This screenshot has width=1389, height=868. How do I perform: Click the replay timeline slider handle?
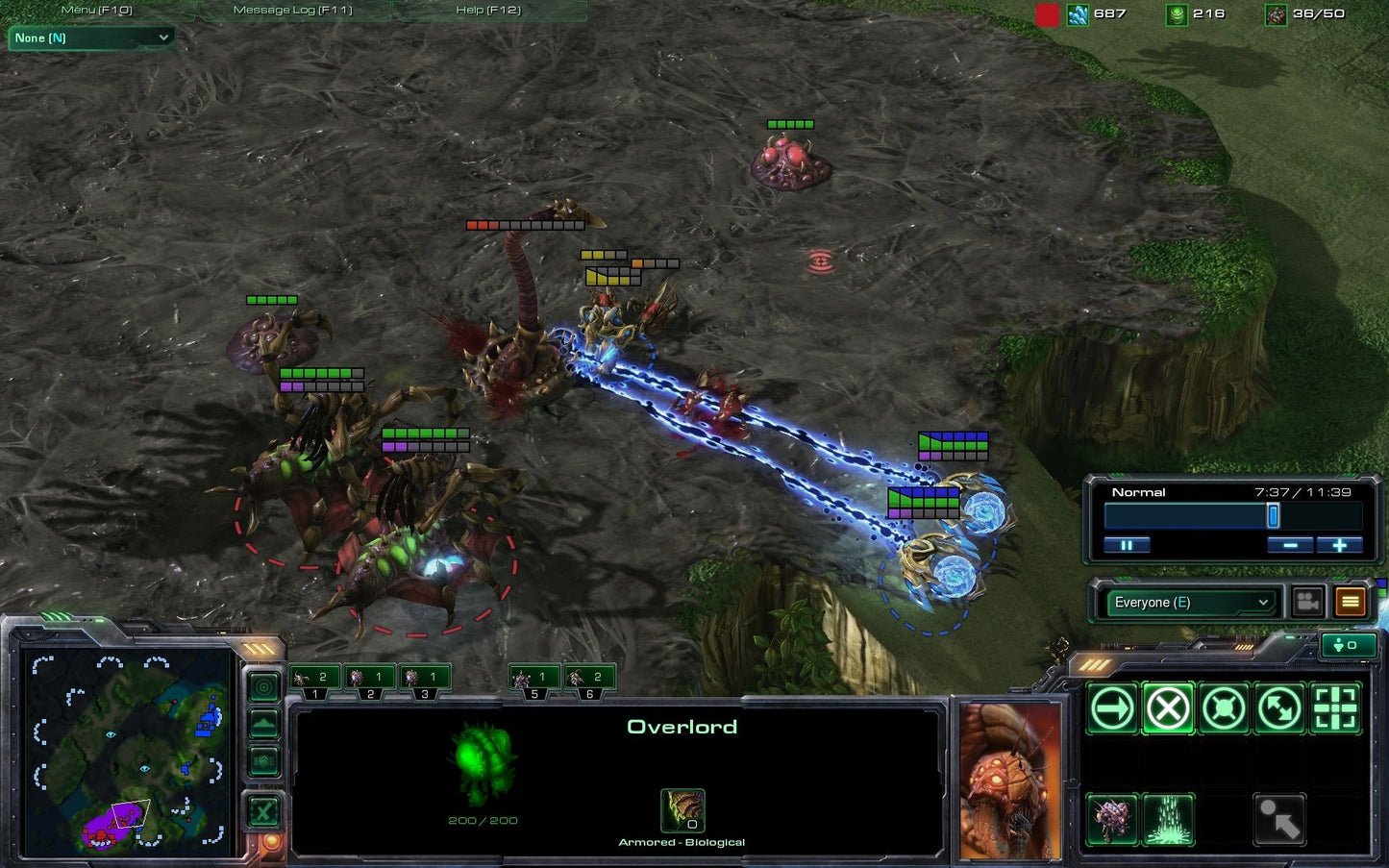[x=1273, y=516]
